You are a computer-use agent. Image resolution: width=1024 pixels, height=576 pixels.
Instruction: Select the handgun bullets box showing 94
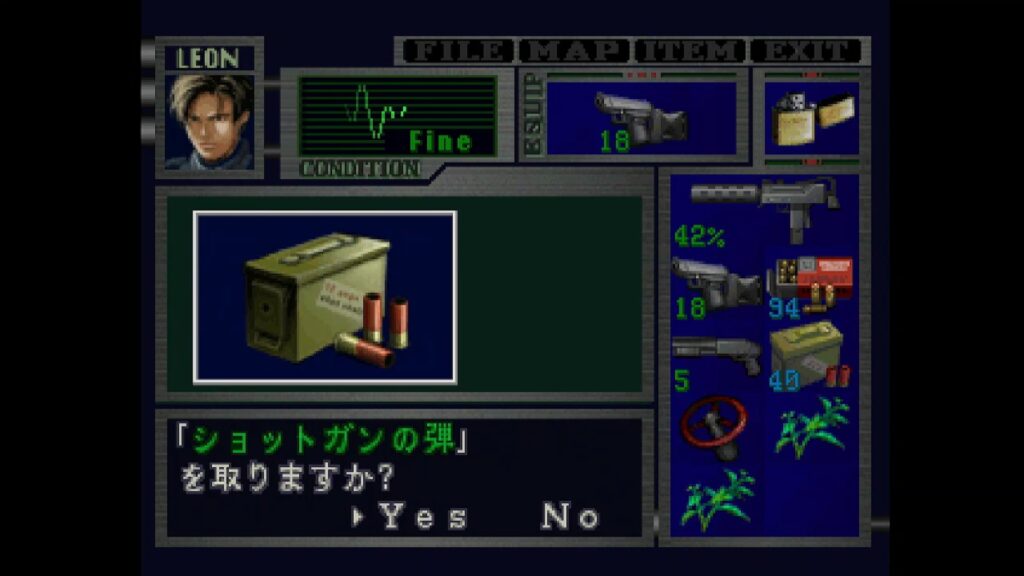811,285
